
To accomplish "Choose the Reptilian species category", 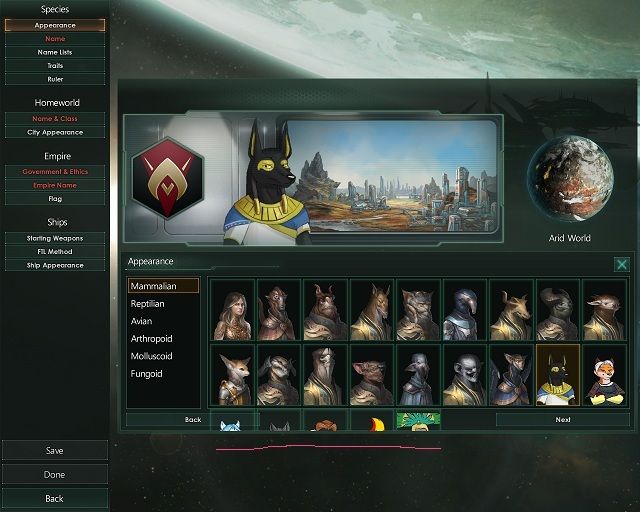I will 147,303.
